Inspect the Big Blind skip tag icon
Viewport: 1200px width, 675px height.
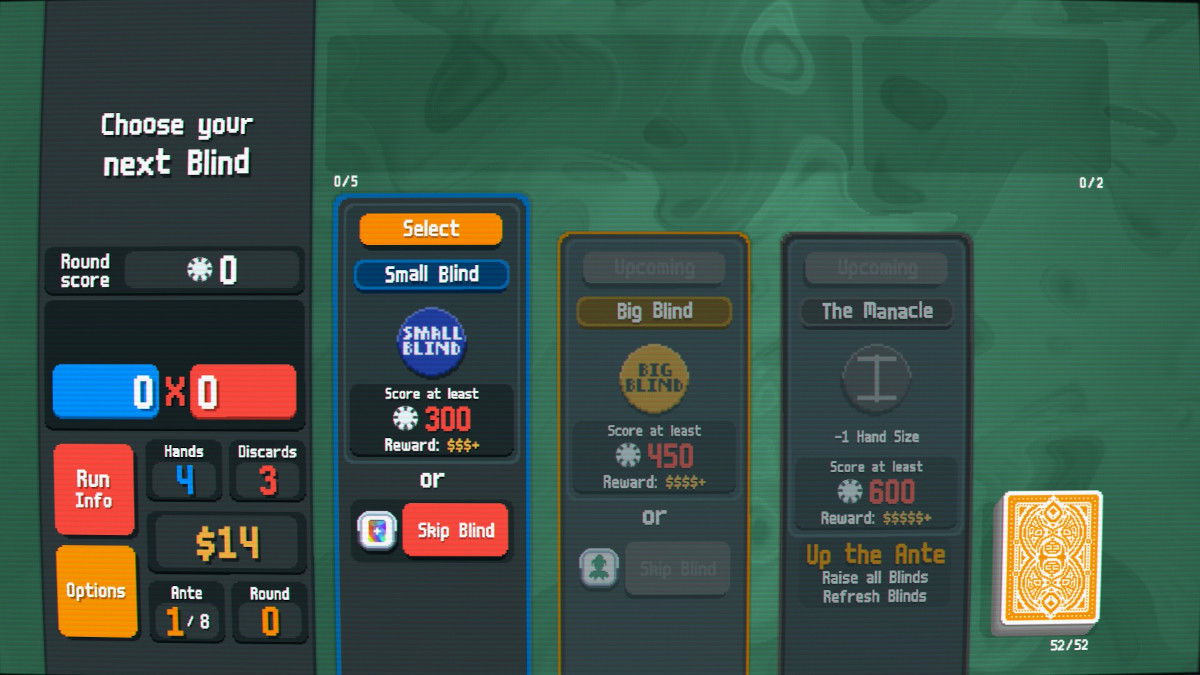coord(598,568)
